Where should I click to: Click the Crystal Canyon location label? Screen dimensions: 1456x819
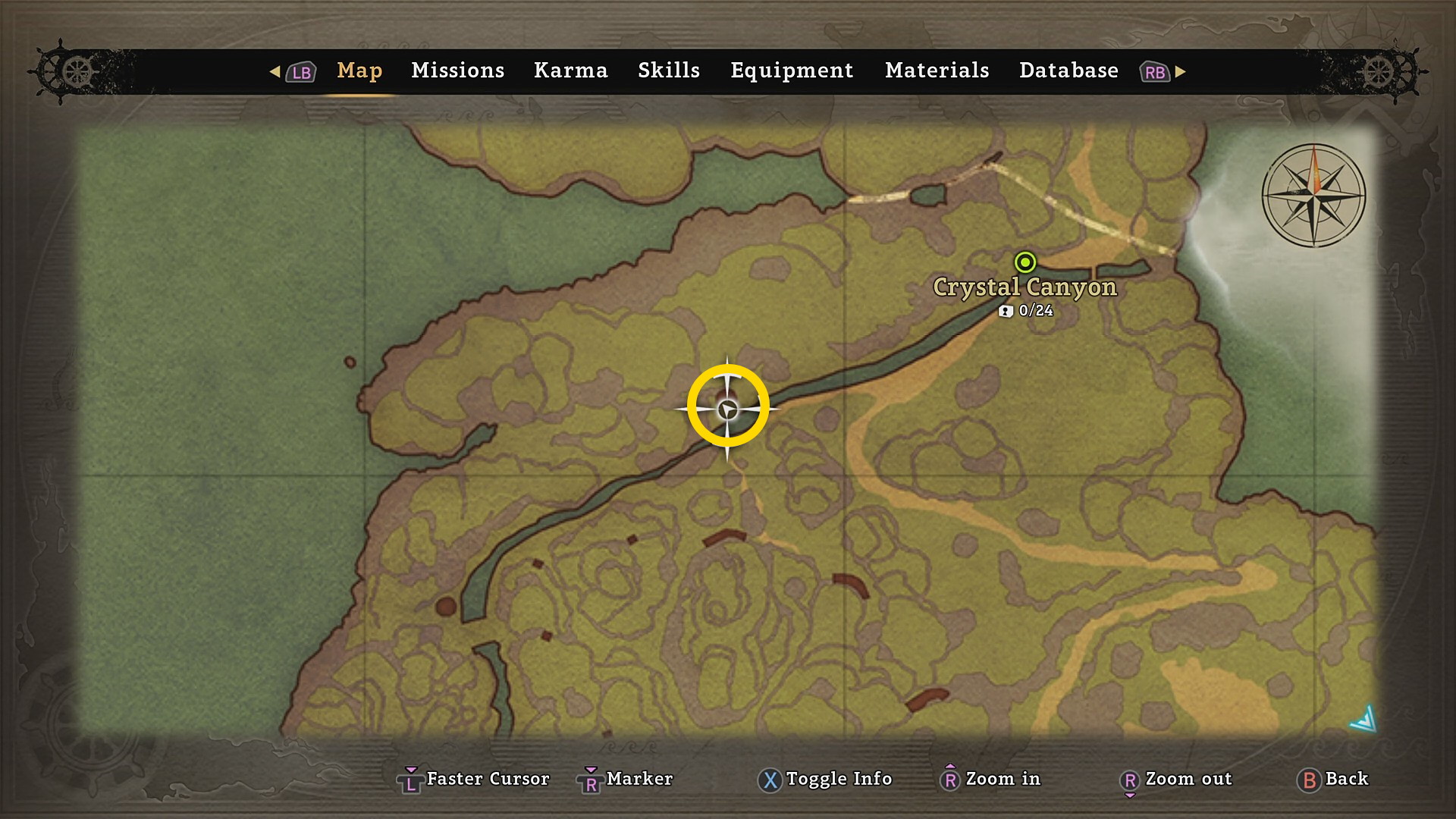(x=1025, y=287)
